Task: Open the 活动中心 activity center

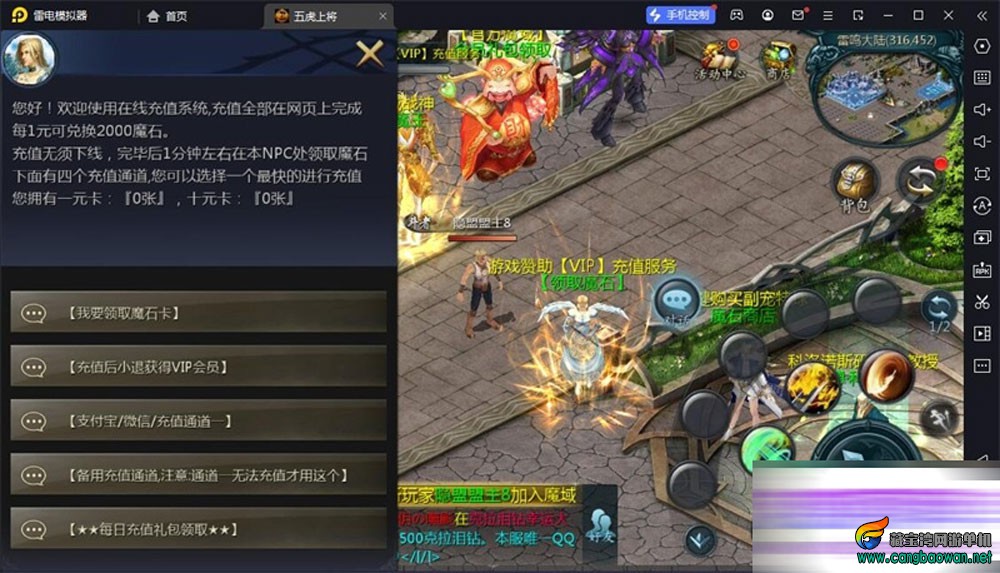Action: coord(721,60)
